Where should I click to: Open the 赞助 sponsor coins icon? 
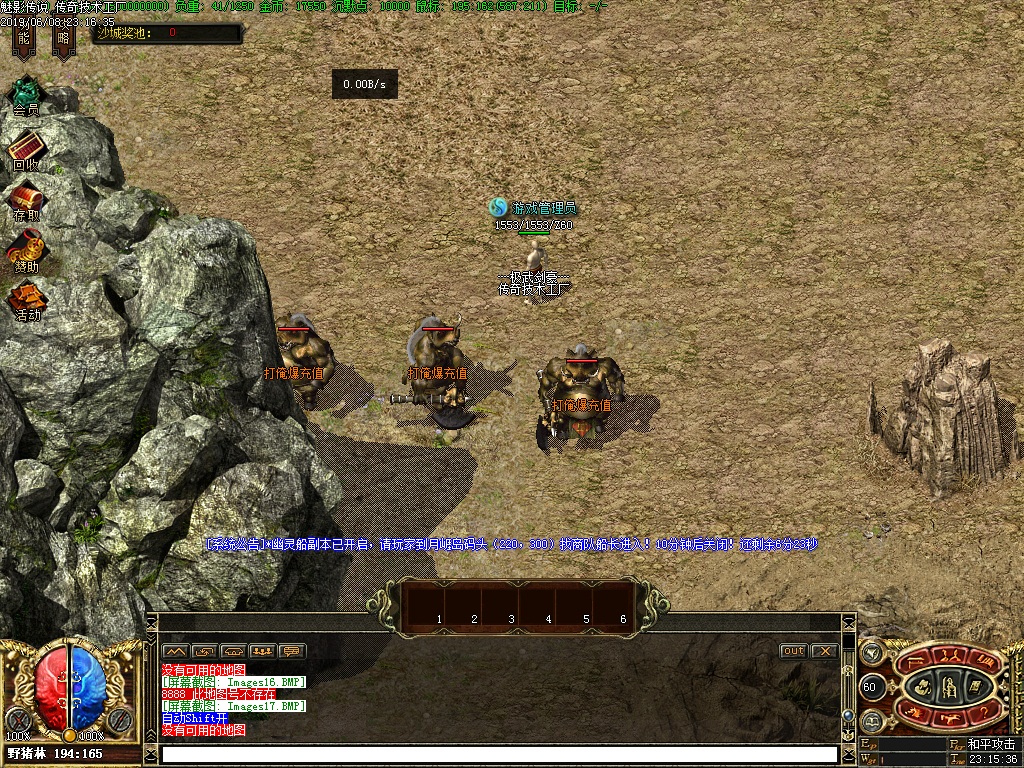(27, 250)
